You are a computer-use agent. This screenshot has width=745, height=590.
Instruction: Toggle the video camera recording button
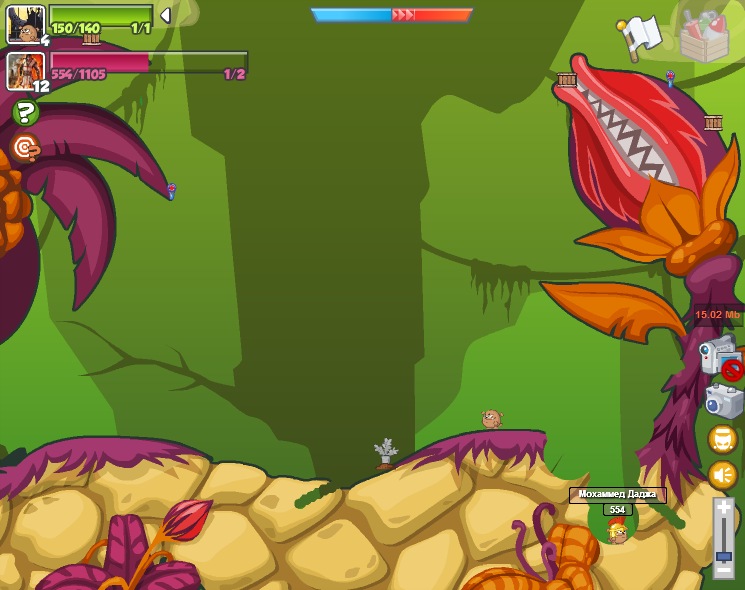720,357
